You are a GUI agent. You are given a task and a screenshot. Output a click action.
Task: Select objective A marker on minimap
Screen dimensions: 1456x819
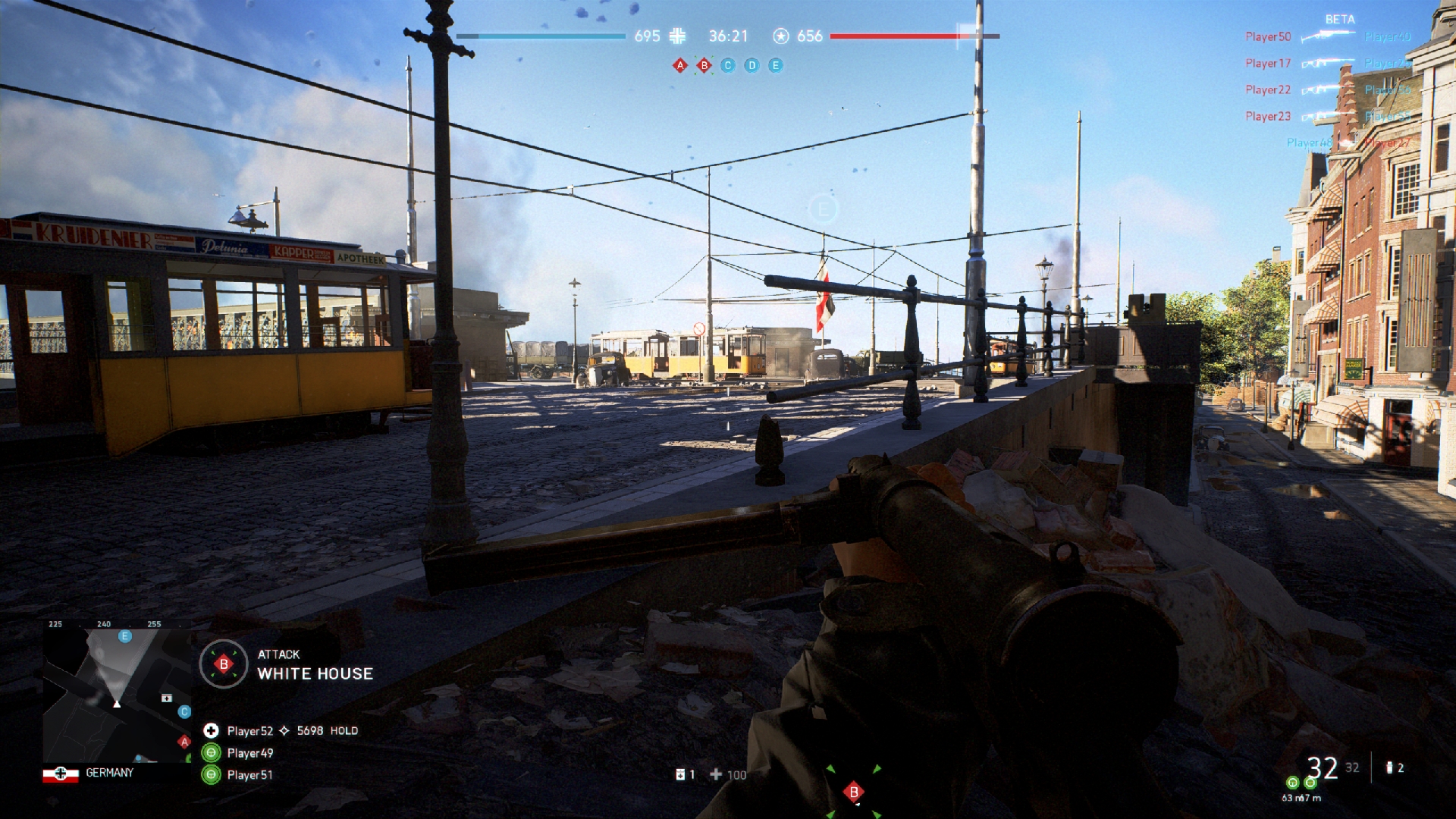(x=184, y=741)
